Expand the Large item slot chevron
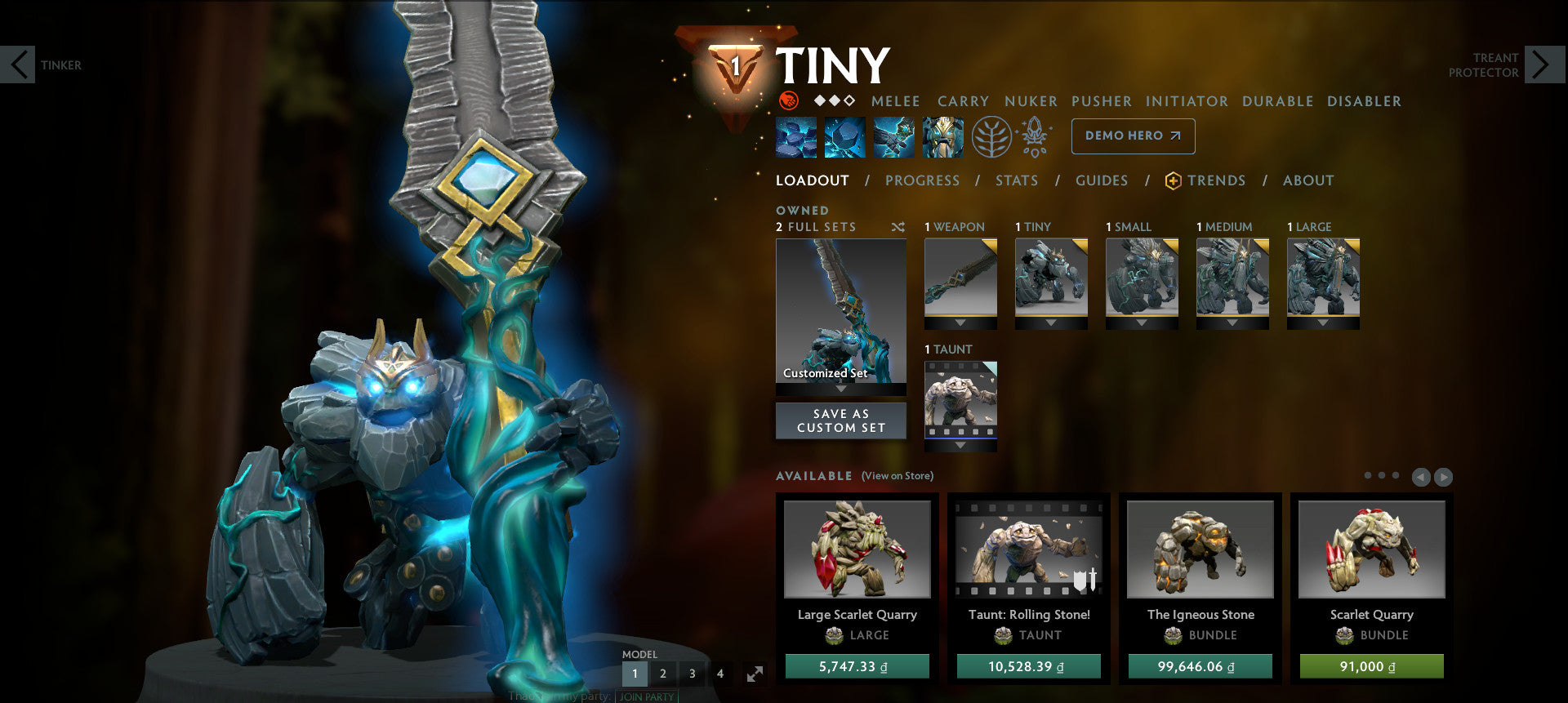1568x703 pixels. pos(1322,323)
